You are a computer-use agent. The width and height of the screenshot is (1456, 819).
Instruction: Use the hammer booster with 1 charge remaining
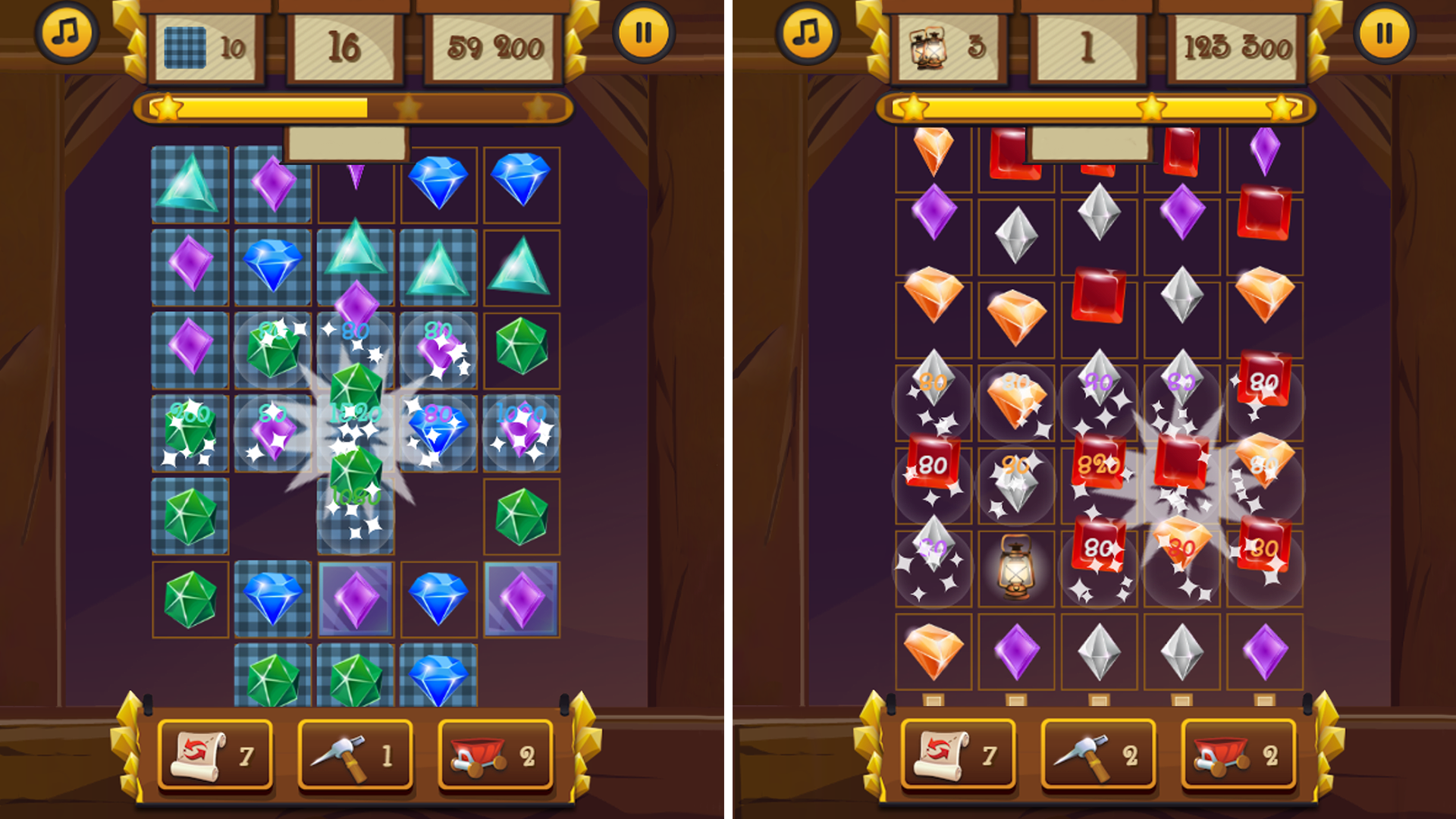click(x=355, y=755)
